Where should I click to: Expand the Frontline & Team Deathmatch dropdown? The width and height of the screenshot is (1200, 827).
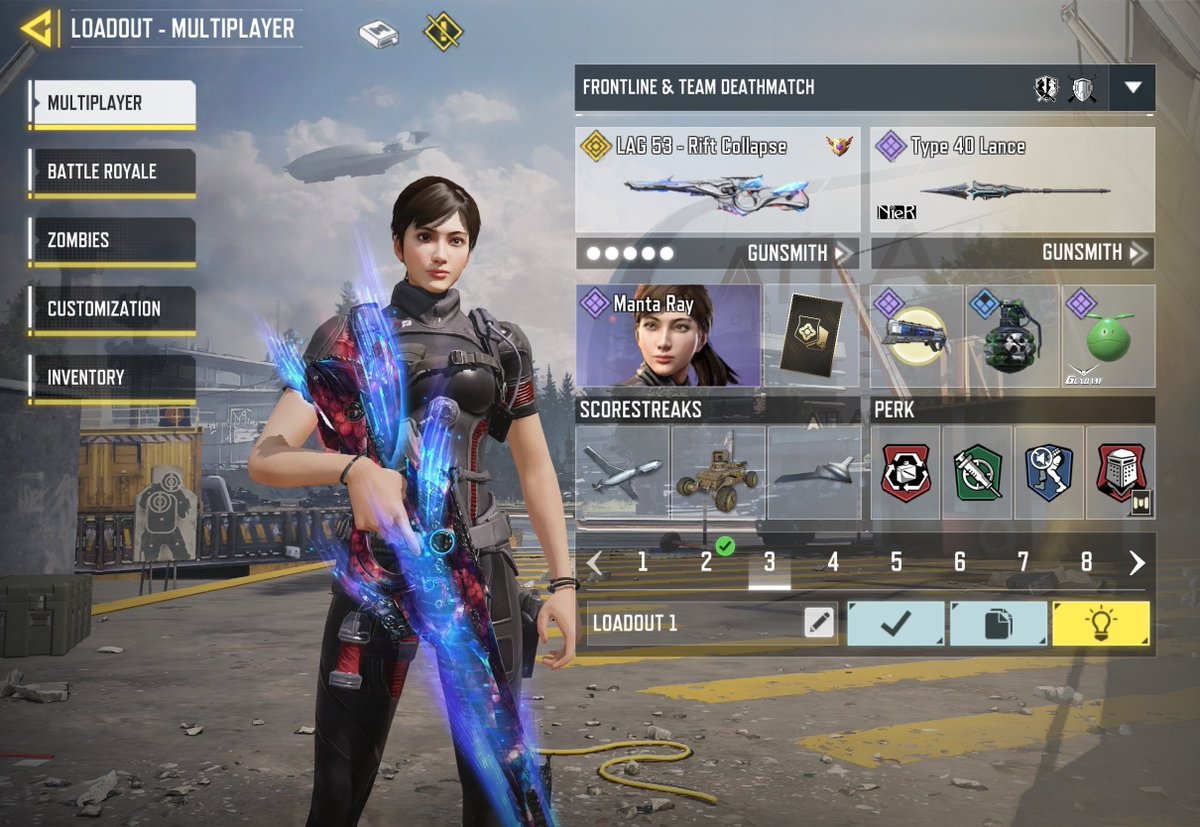[1132, 88]
